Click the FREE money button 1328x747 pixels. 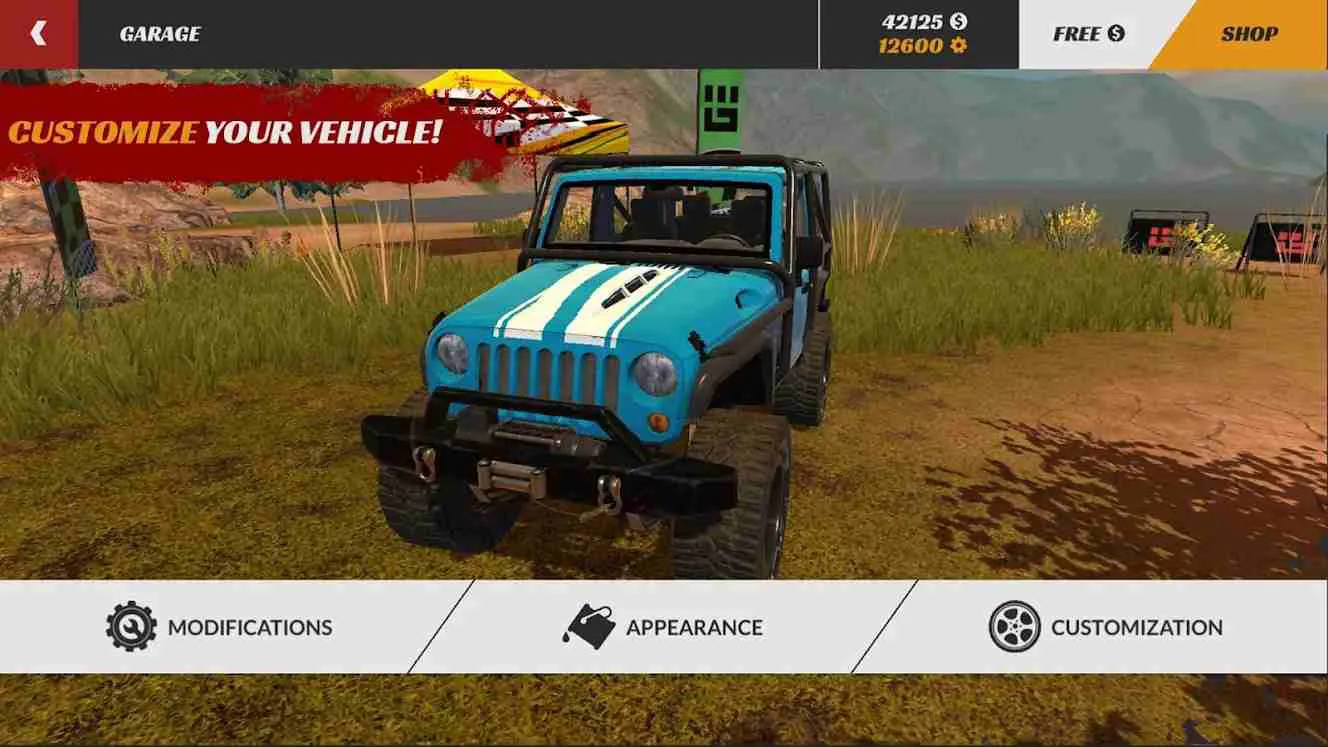pos(1087,31)
